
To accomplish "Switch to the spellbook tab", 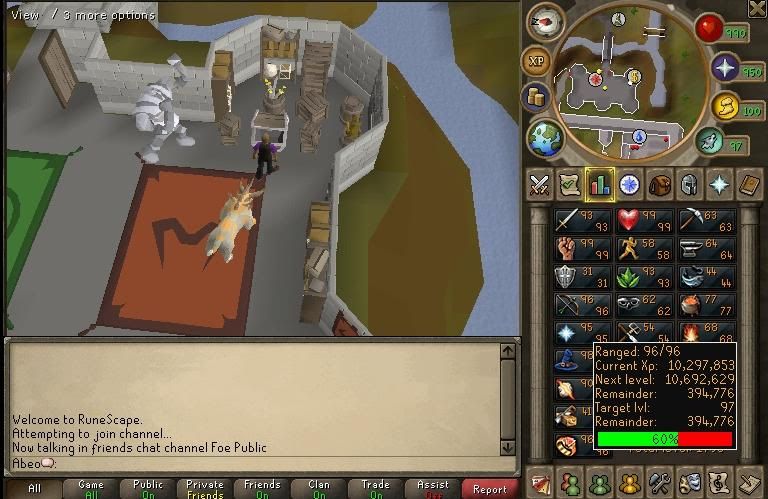I will point(749,184).
